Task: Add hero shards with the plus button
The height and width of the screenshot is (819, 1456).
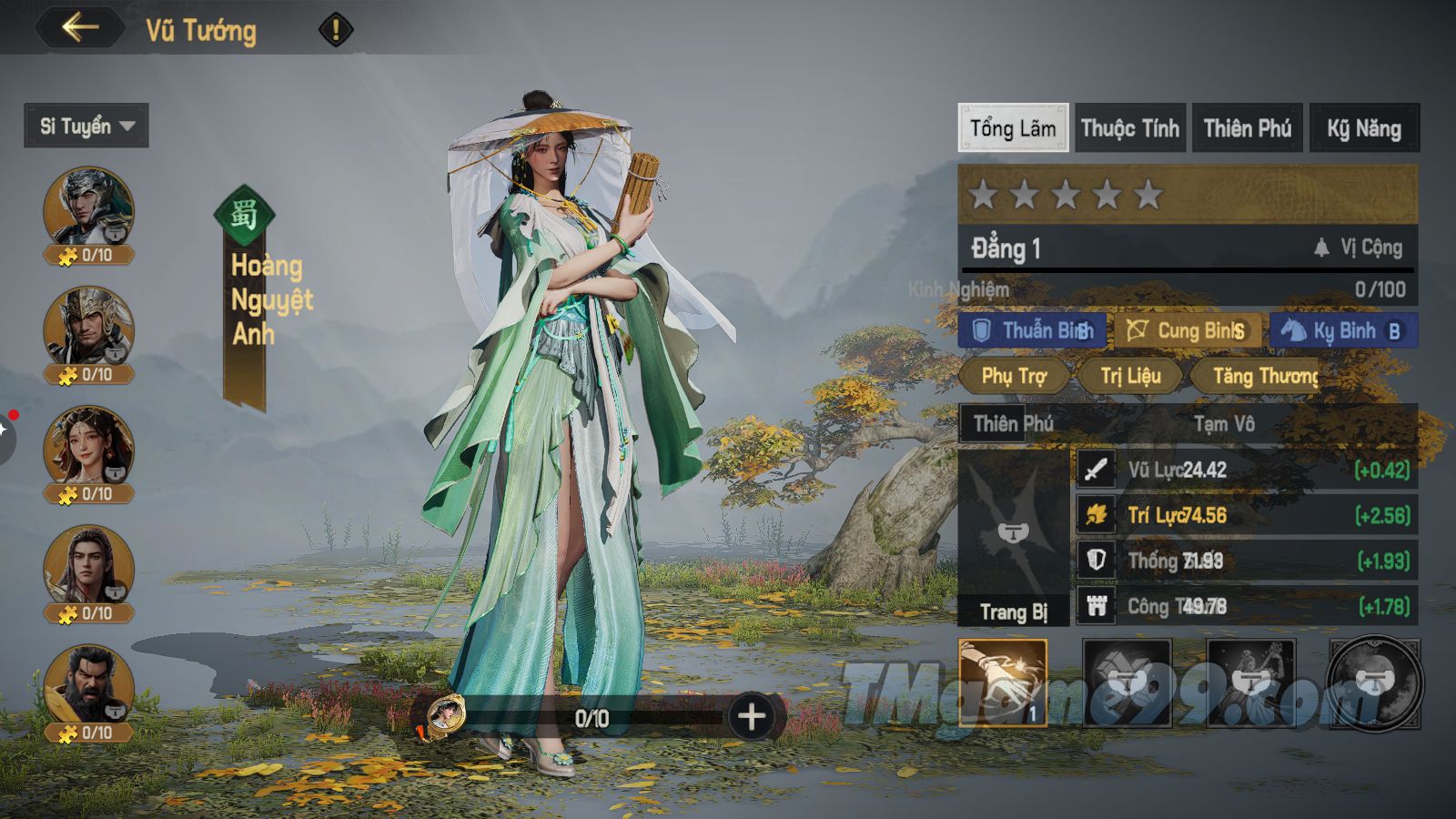Action: pos(752,717)
